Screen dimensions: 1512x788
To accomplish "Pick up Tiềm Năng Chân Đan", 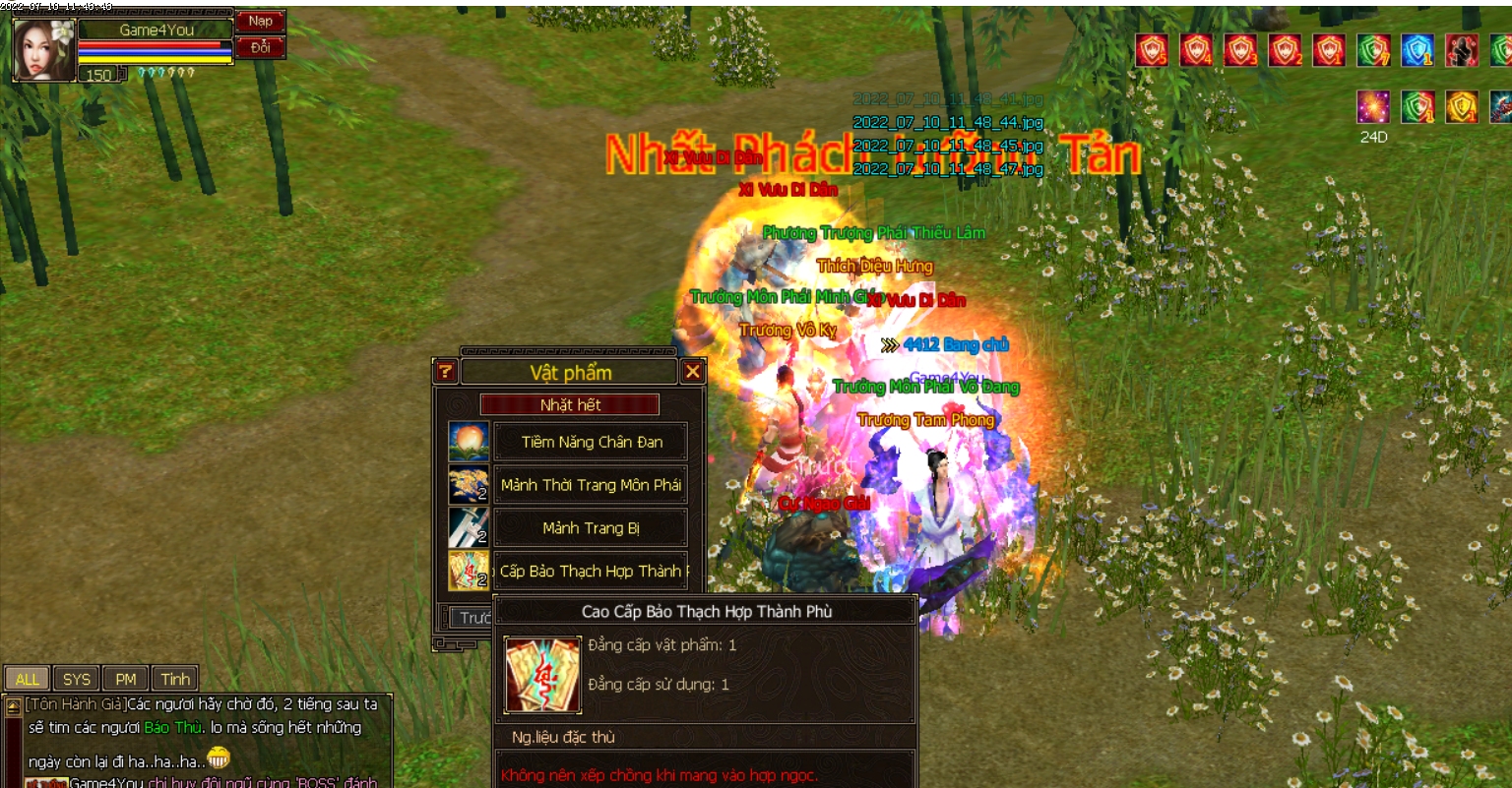I will click(x=591, y=442).
